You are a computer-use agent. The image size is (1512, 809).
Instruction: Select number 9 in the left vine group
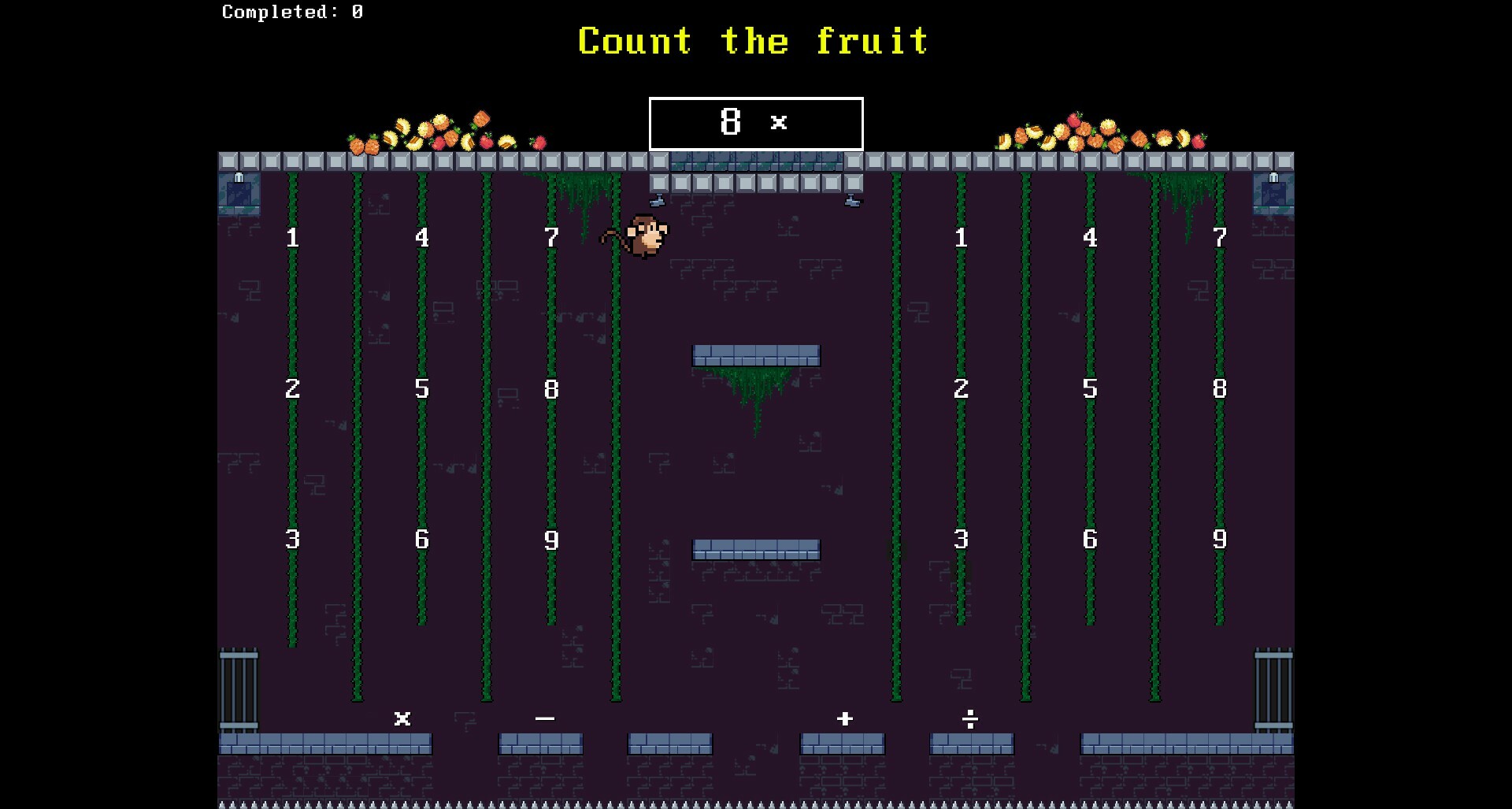pyautogui.click(x=551, y=540)
